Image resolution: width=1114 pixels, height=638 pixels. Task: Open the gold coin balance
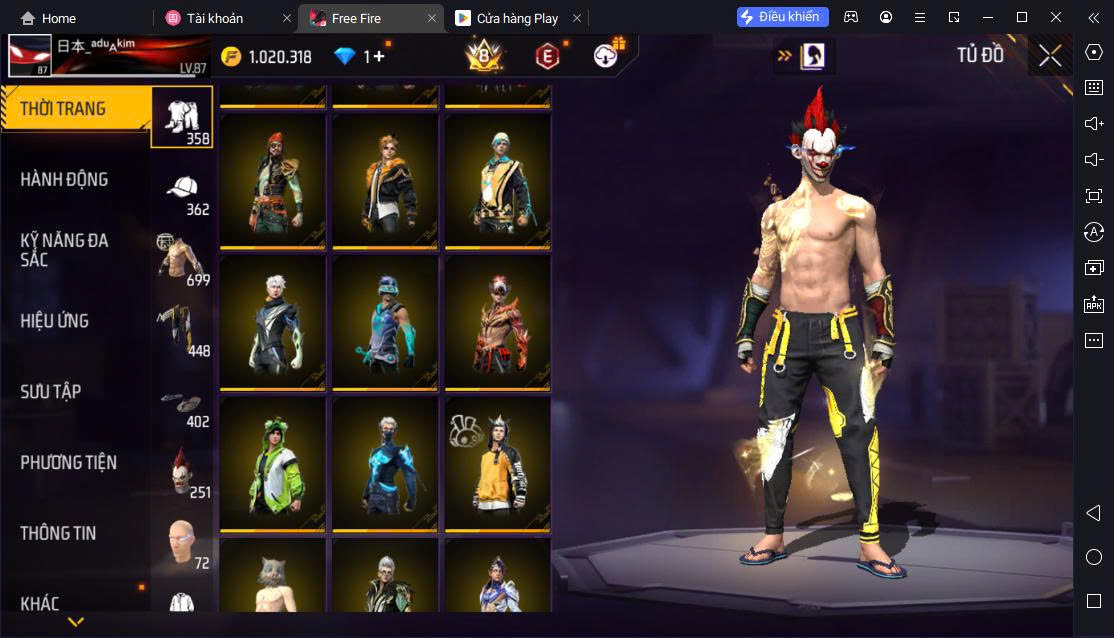266,57
